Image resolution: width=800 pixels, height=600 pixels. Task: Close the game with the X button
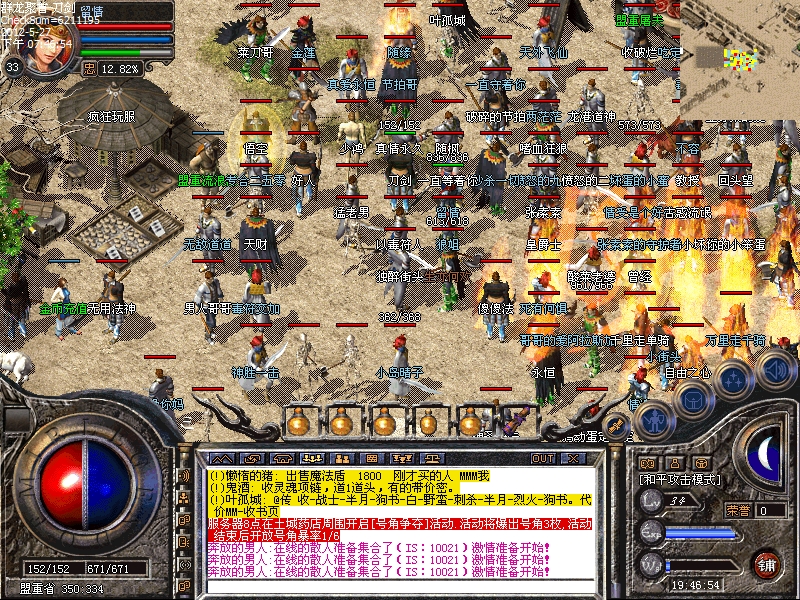click(574, 458)
